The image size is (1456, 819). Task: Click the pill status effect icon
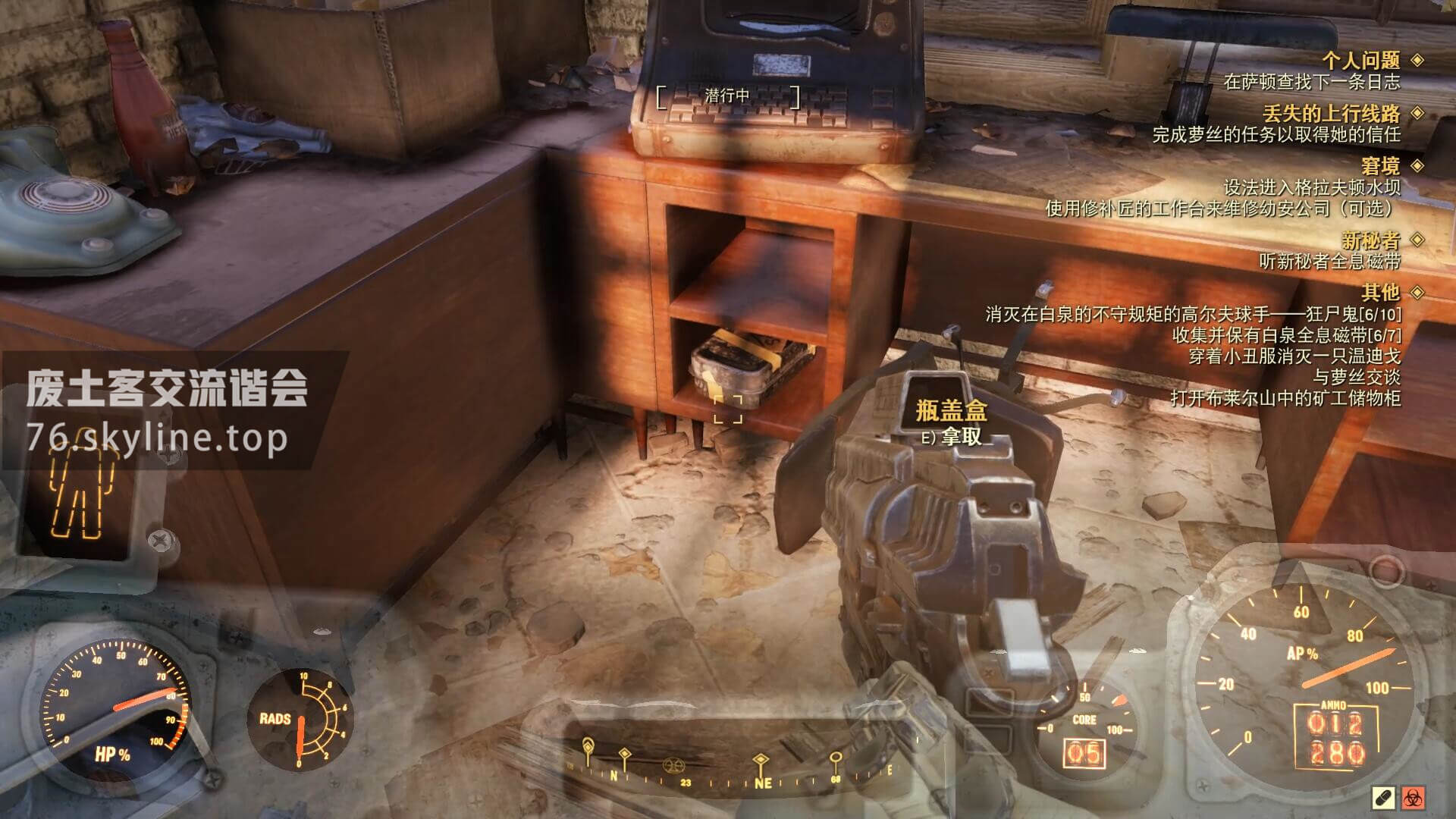click(x=1382, y=798)
